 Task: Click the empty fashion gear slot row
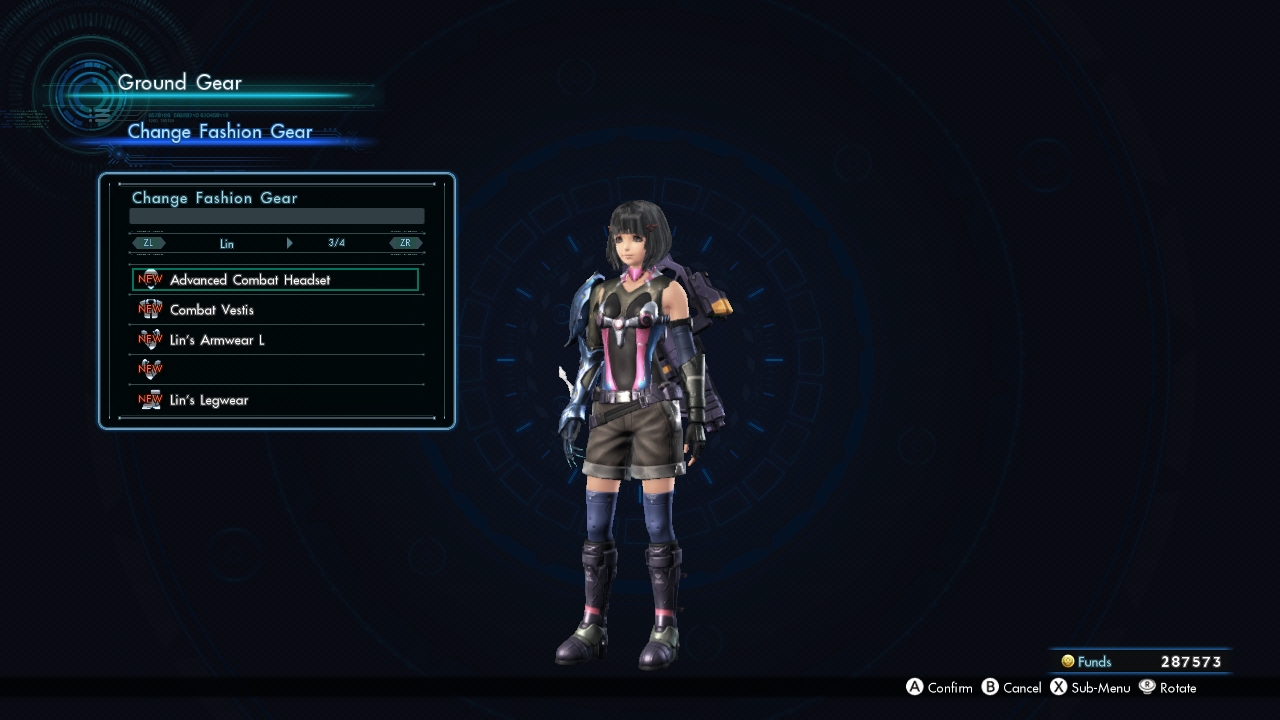click(275, 370)
